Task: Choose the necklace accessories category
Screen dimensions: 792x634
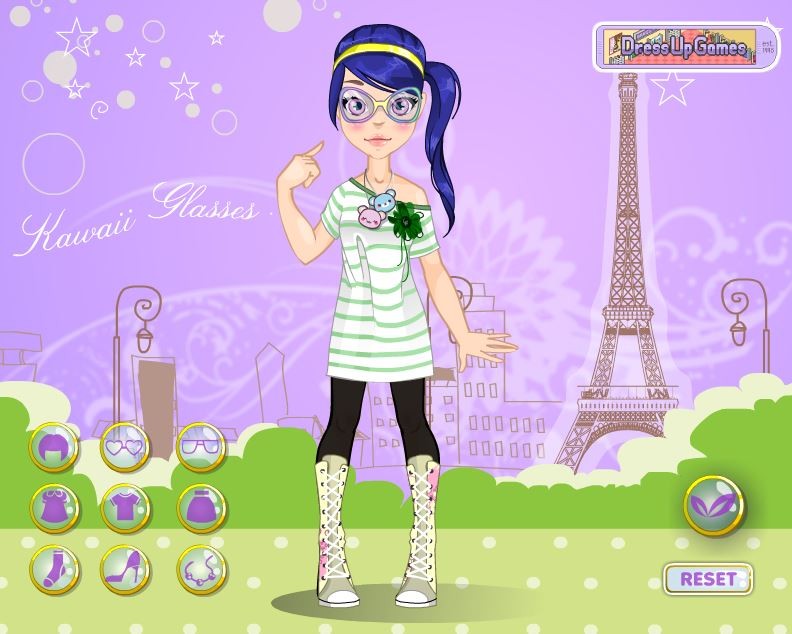Action: [x=200, y=568]
